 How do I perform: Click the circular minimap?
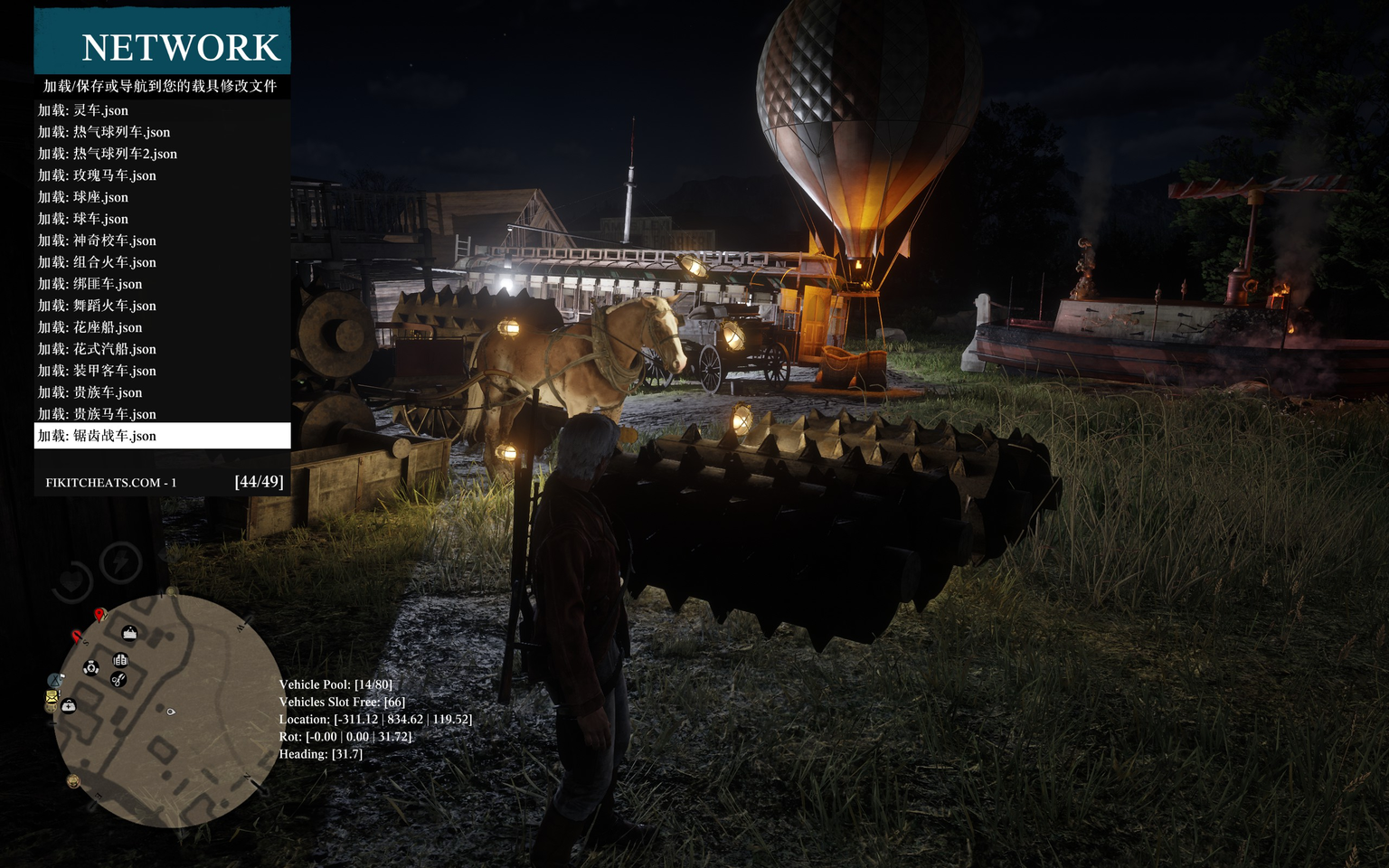[x=167, y=711]
